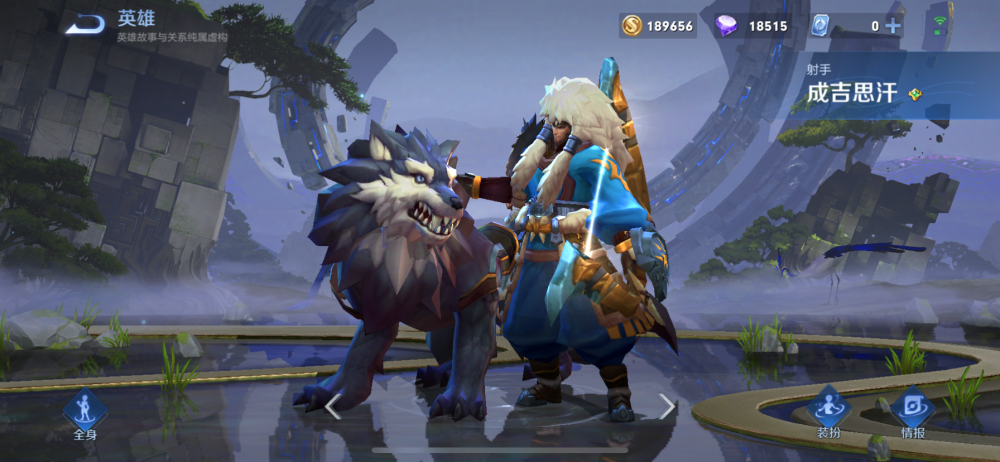
Task: Tap the gold coin currency icon
Action: click(x=631, y=26)
